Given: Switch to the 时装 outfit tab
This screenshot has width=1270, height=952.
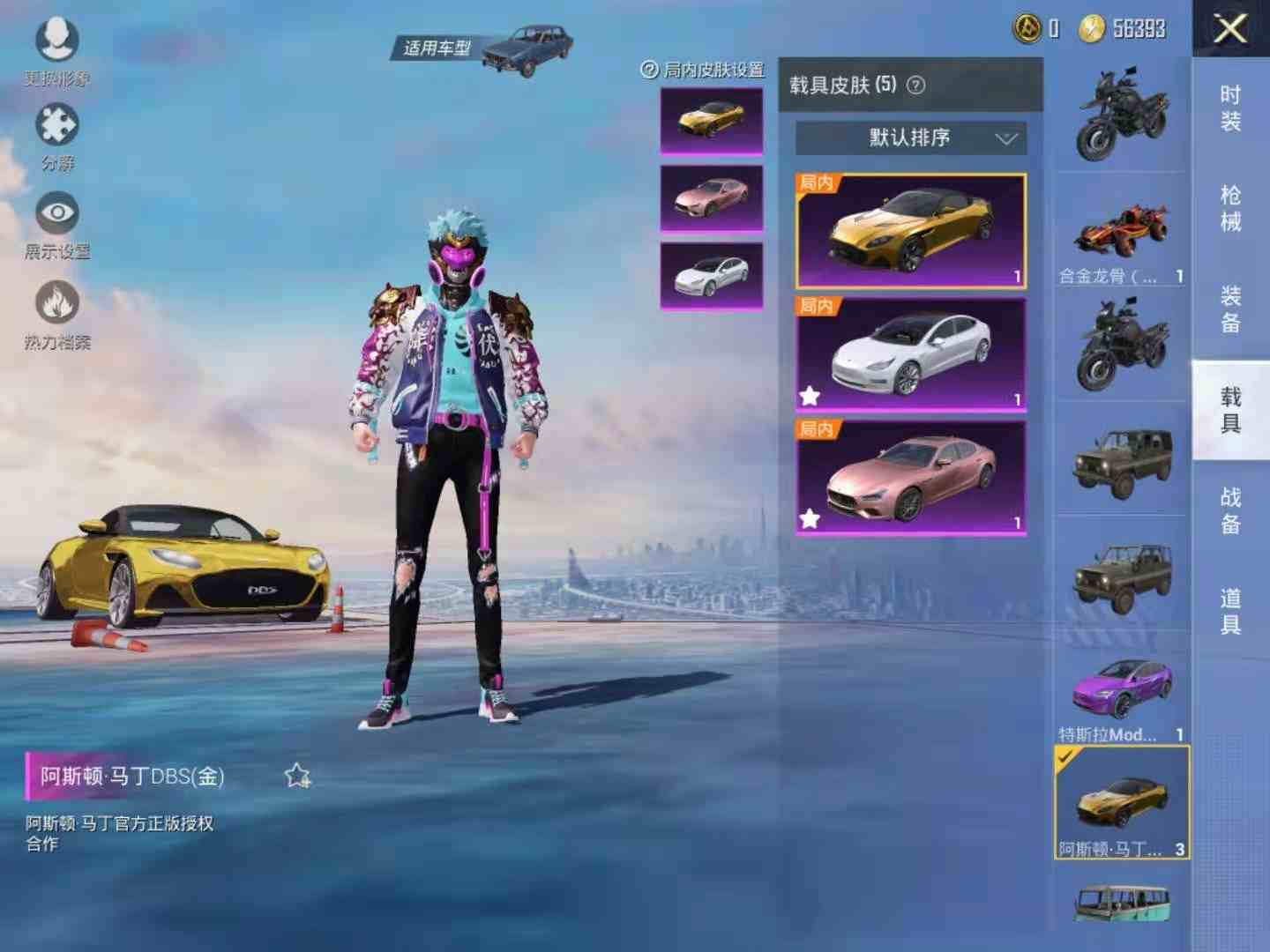Looking at the screenshot, I should (x=1230, y=108).
